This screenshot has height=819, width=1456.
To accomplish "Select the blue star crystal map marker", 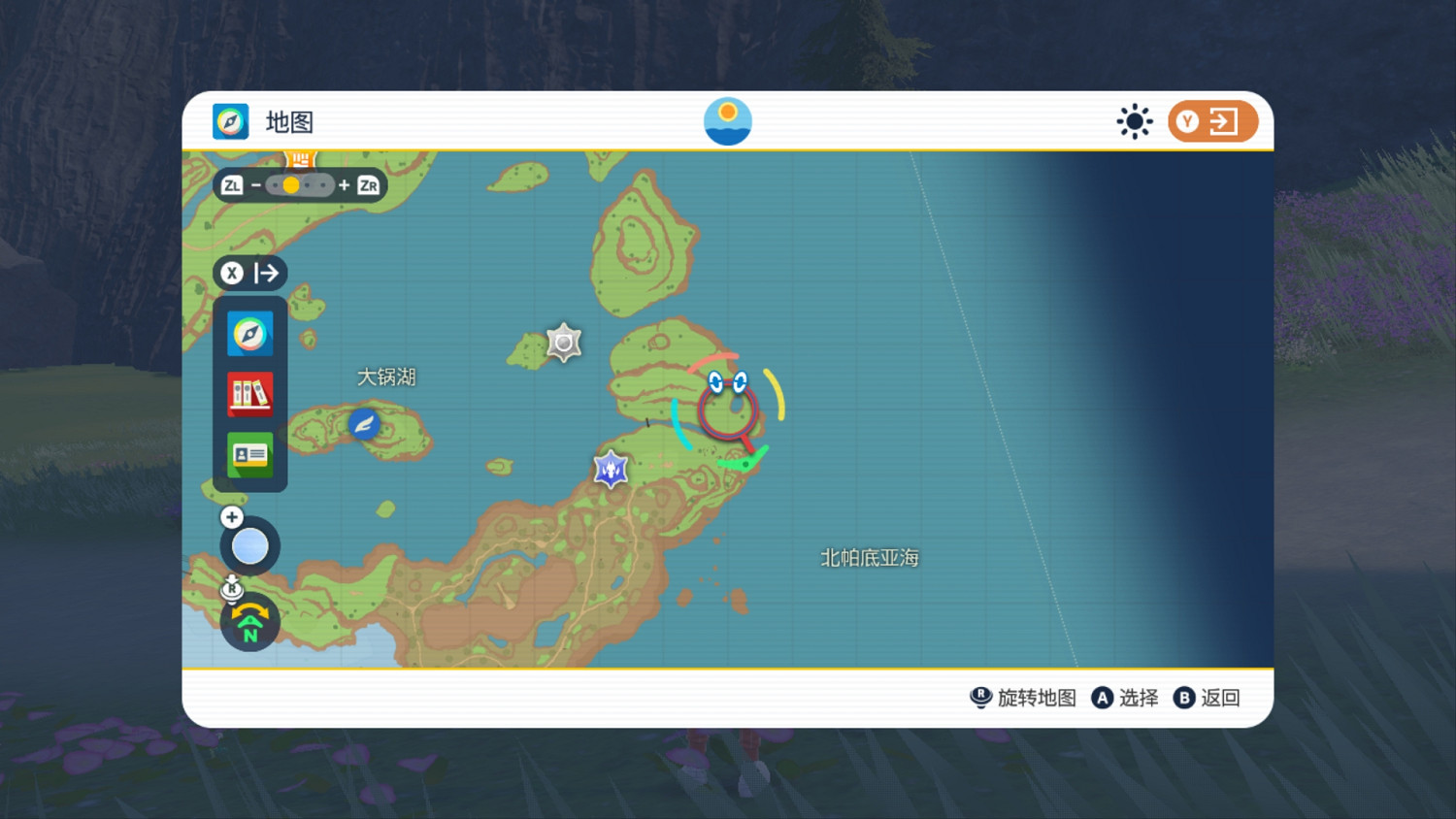I will 611,470.
